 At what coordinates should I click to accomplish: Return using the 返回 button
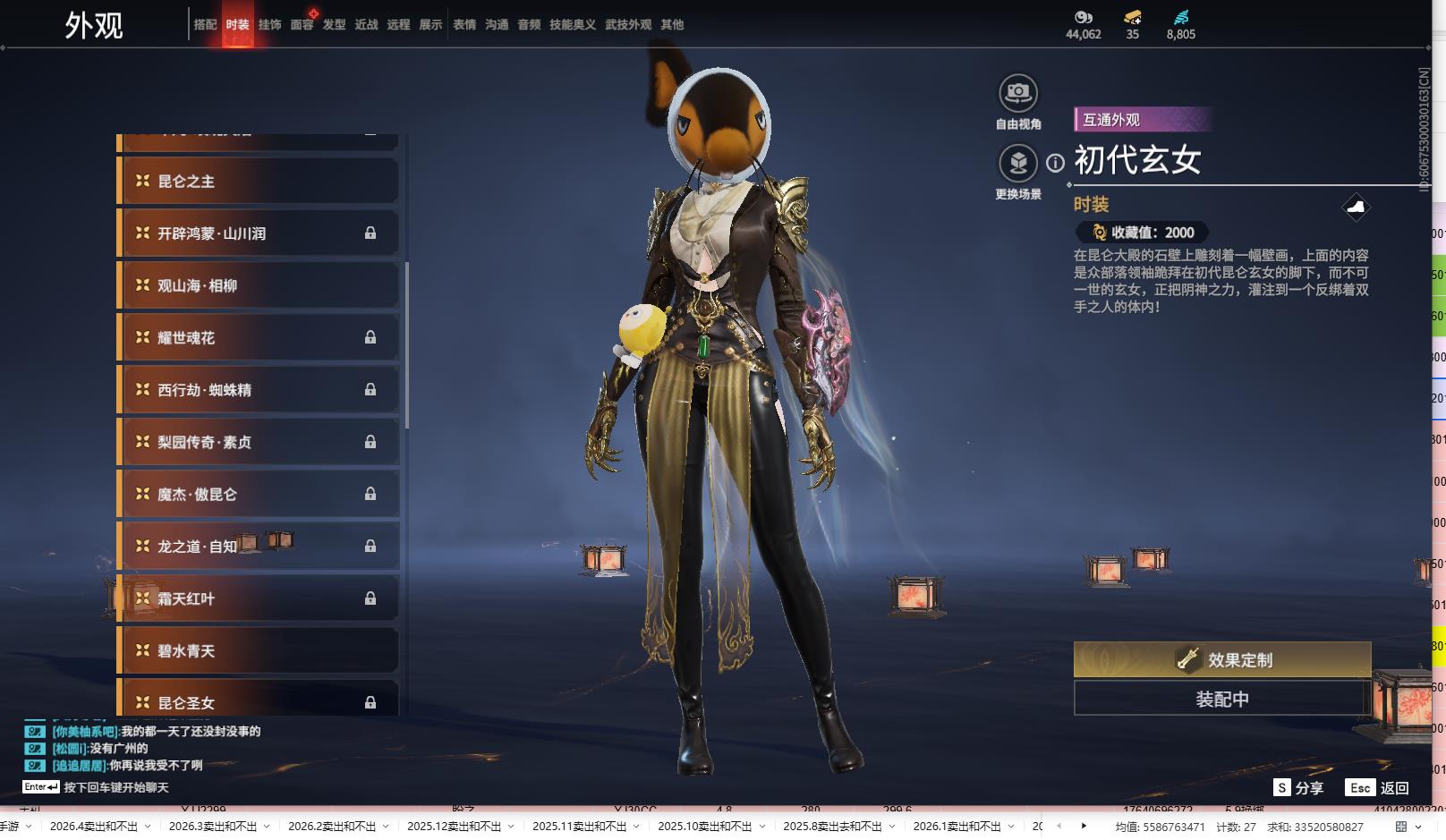click(1383, 787)
